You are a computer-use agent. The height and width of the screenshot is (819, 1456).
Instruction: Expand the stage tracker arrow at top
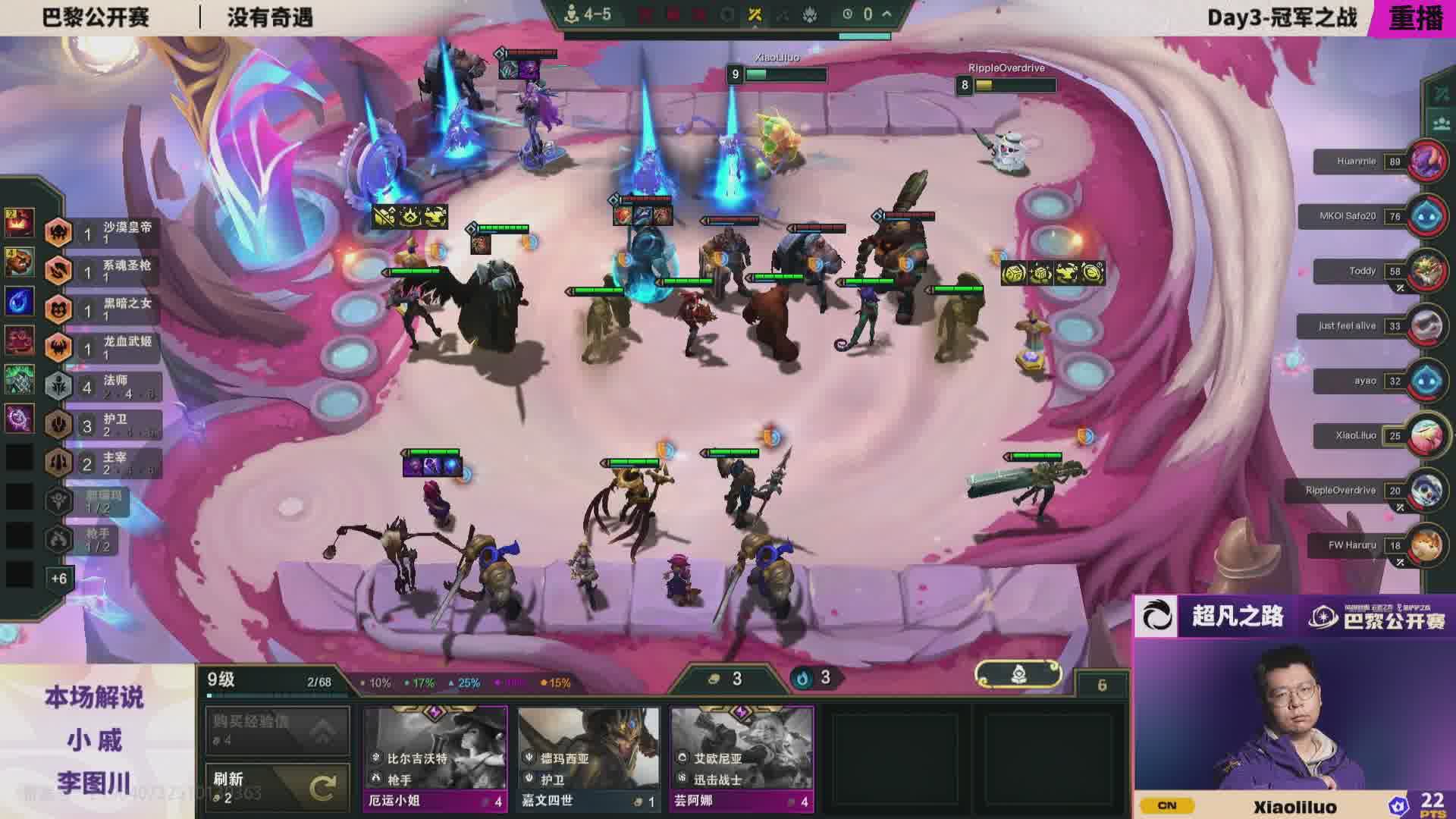click(886, 14)
